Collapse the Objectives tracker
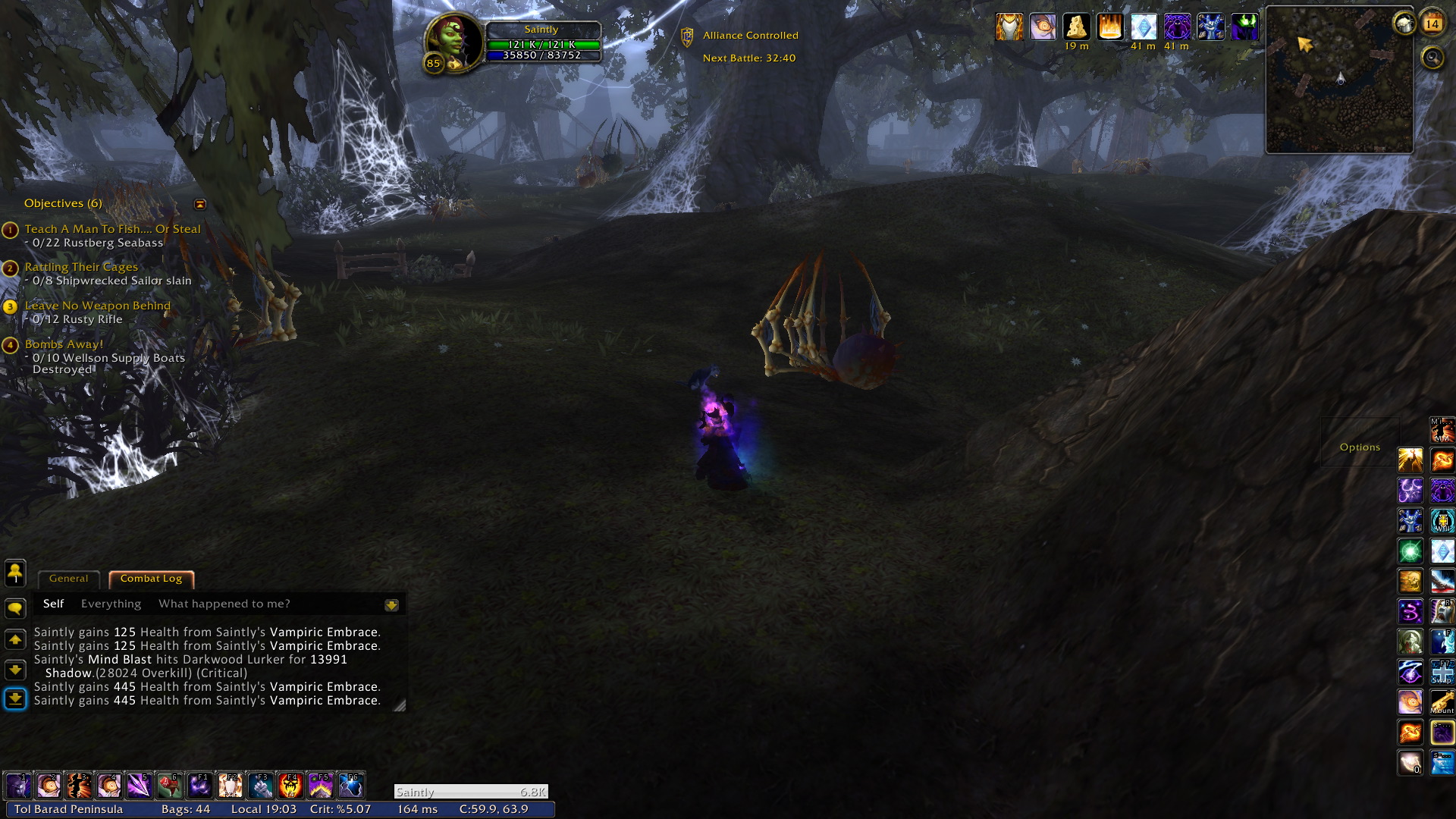The width and height of the screenshot is (1456, 819). pos(200,204)
